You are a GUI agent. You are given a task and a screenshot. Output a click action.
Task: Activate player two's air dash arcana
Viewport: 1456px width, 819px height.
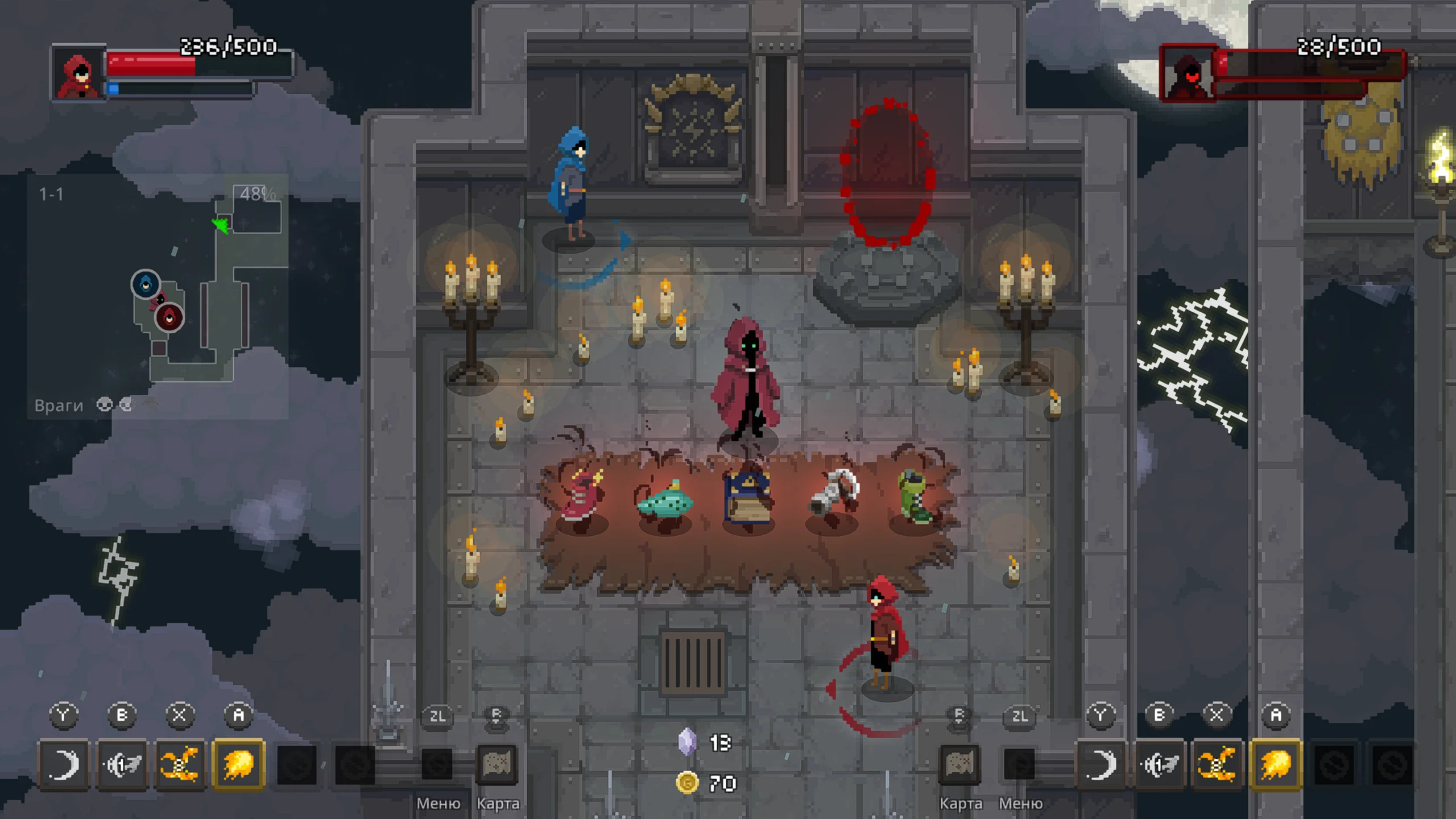pos(1159,764)
